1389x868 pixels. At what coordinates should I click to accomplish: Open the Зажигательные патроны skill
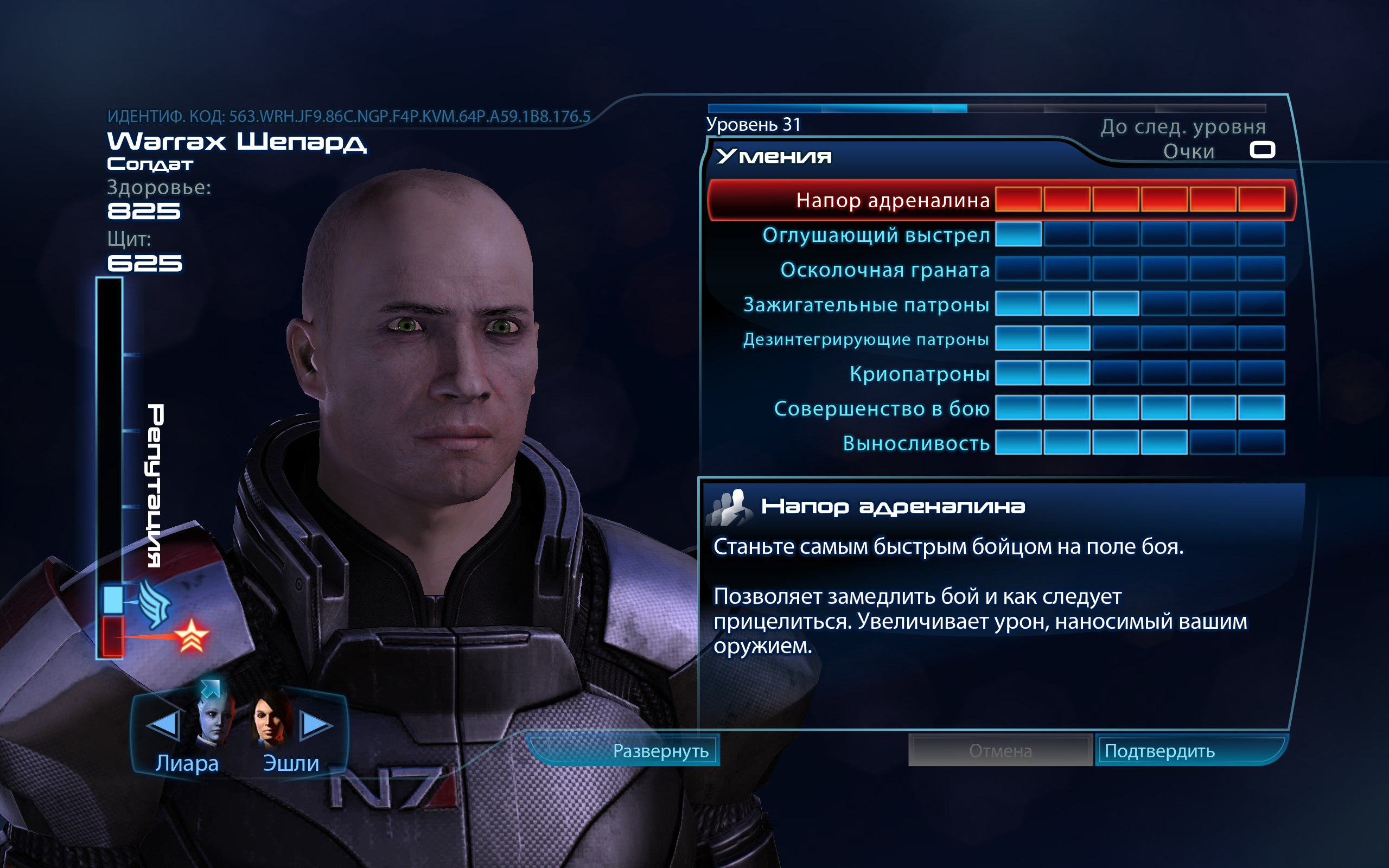[x=865, y=305]
